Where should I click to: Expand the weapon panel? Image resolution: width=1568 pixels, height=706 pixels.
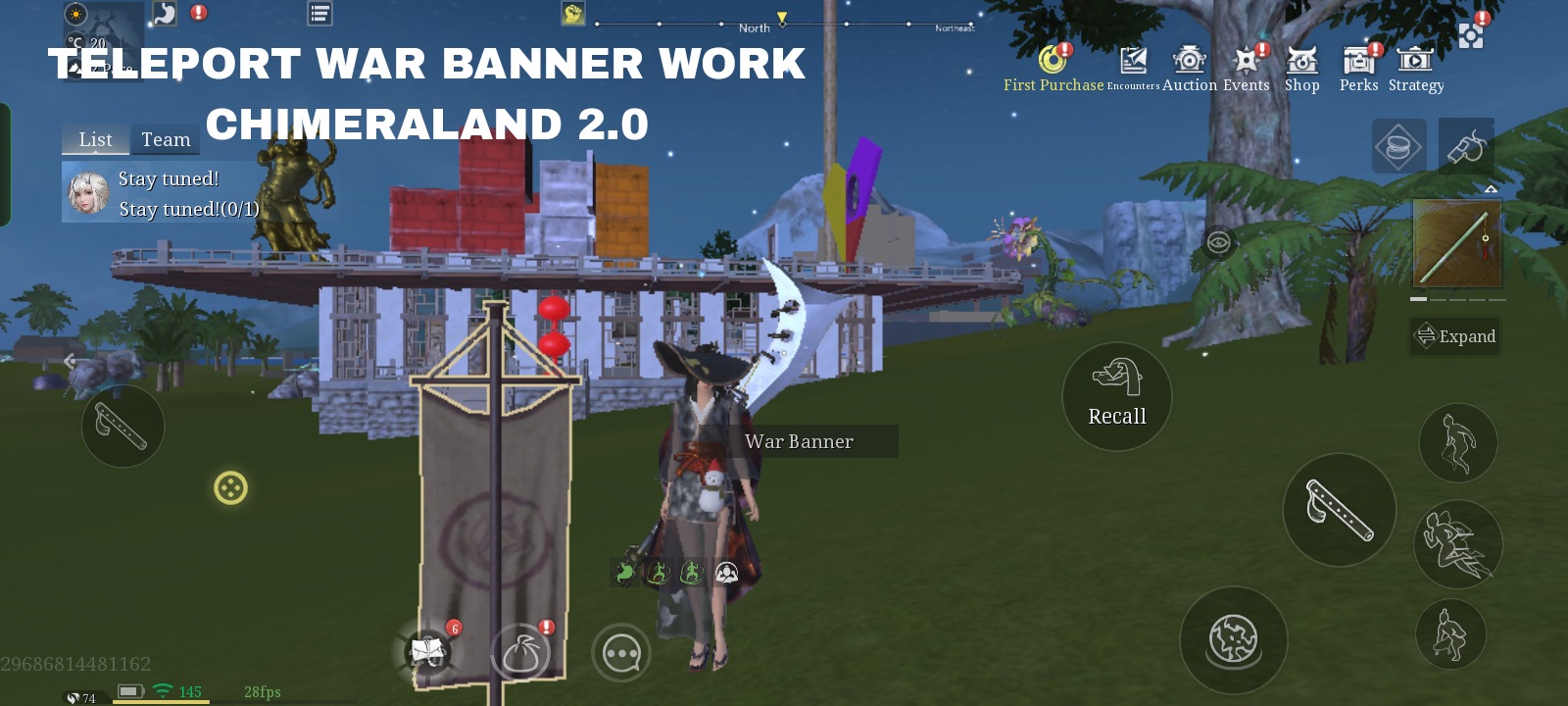pos(1455,336)
